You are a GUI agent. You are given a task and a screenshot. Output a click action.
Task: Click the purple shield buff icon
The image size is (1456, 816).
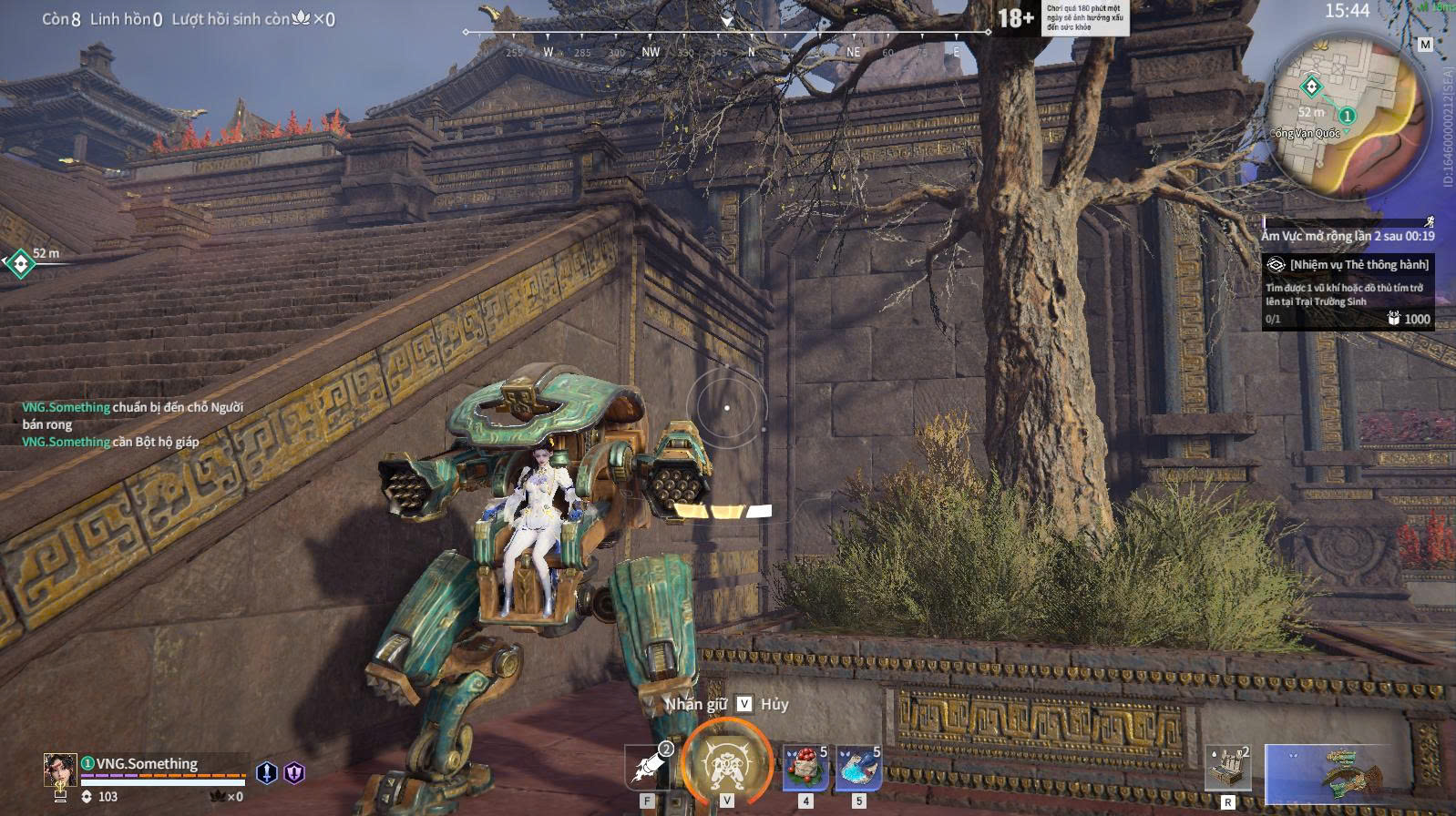[294, 773]
